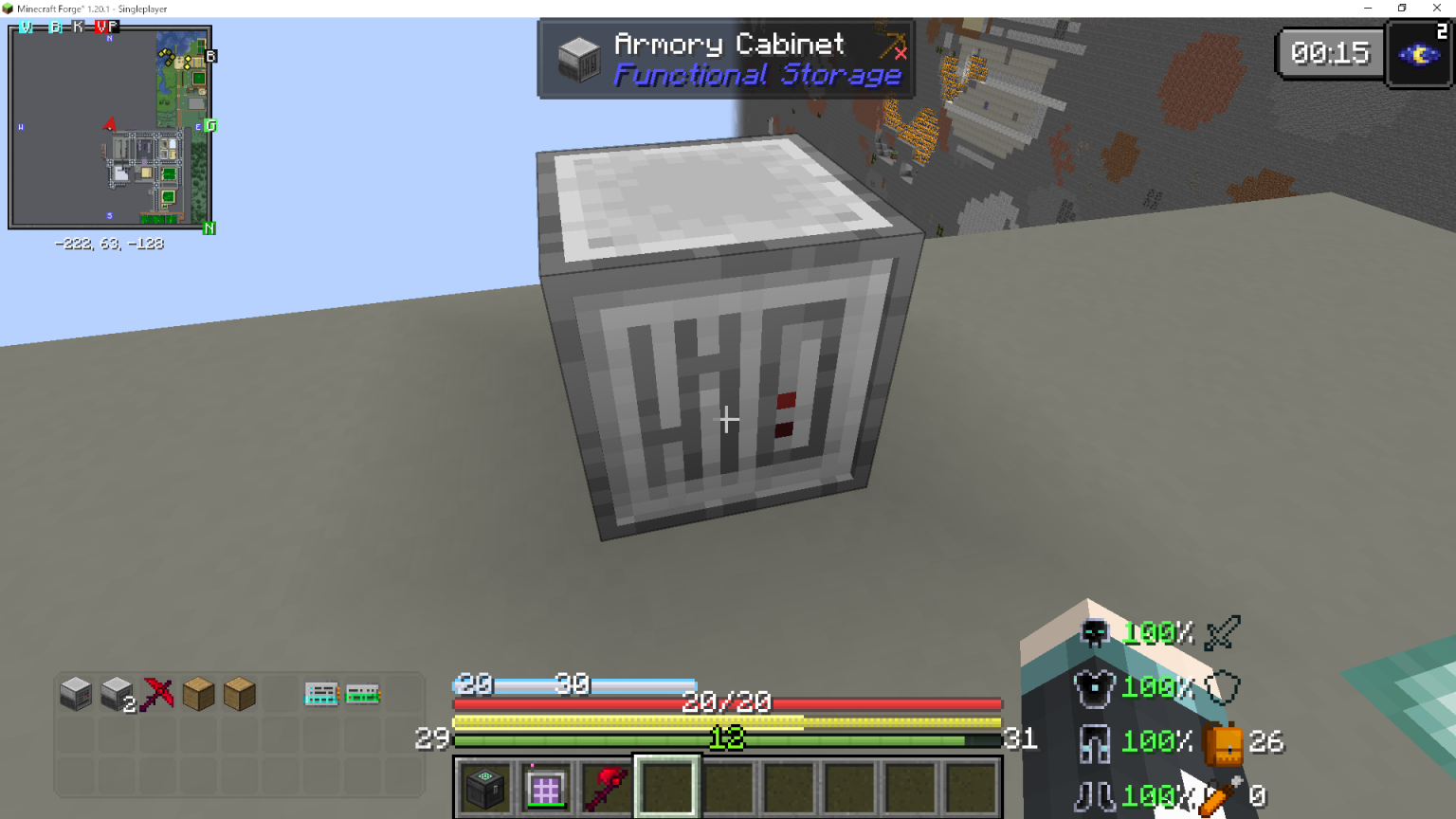Click the chestplate icon in armor HUD
Image resolution: width=1456 pixels, height=819 pixels.
tap(1094, 687)
